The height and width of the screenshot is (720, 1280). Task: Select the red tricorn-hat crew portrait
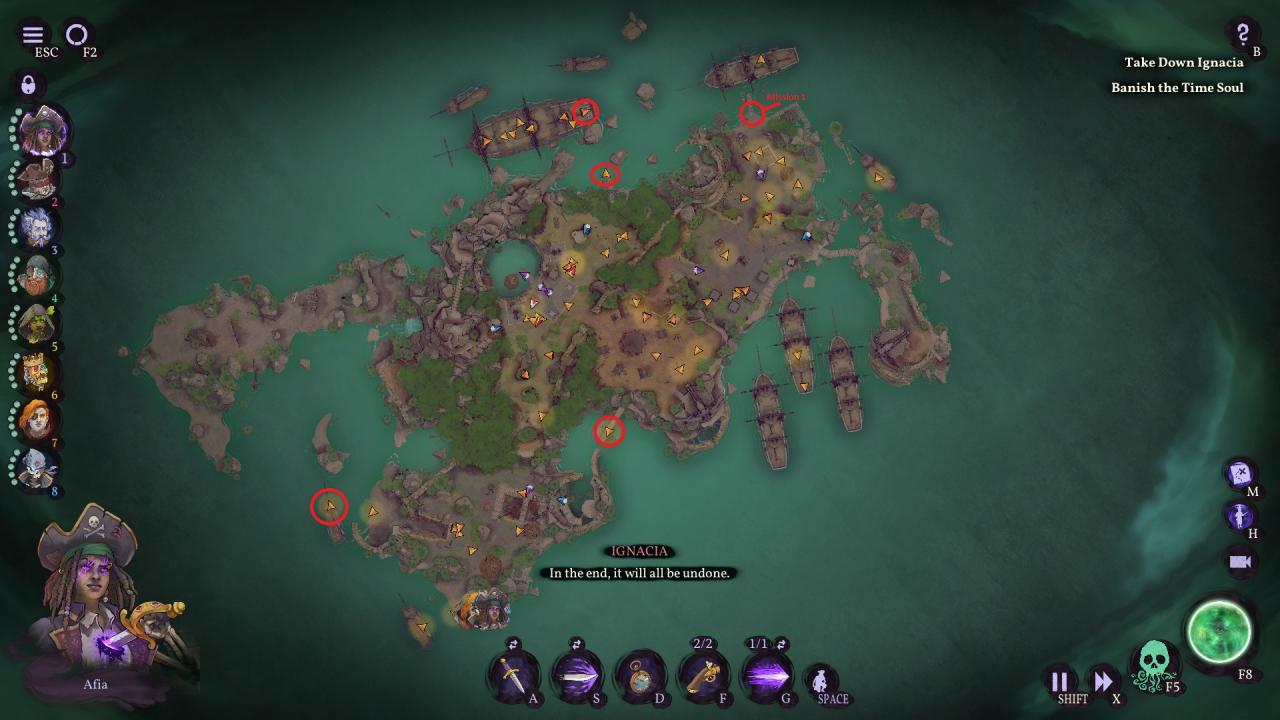[38, 180]
